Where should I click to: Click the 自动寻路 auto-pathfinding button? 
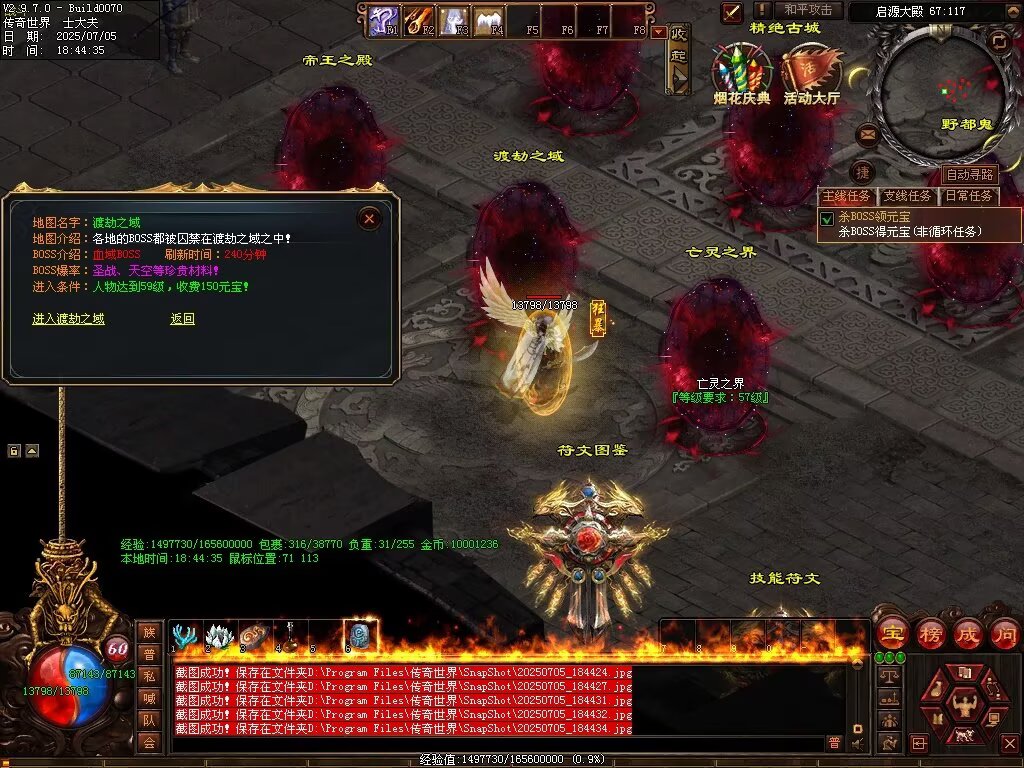[x=969, y=175]
